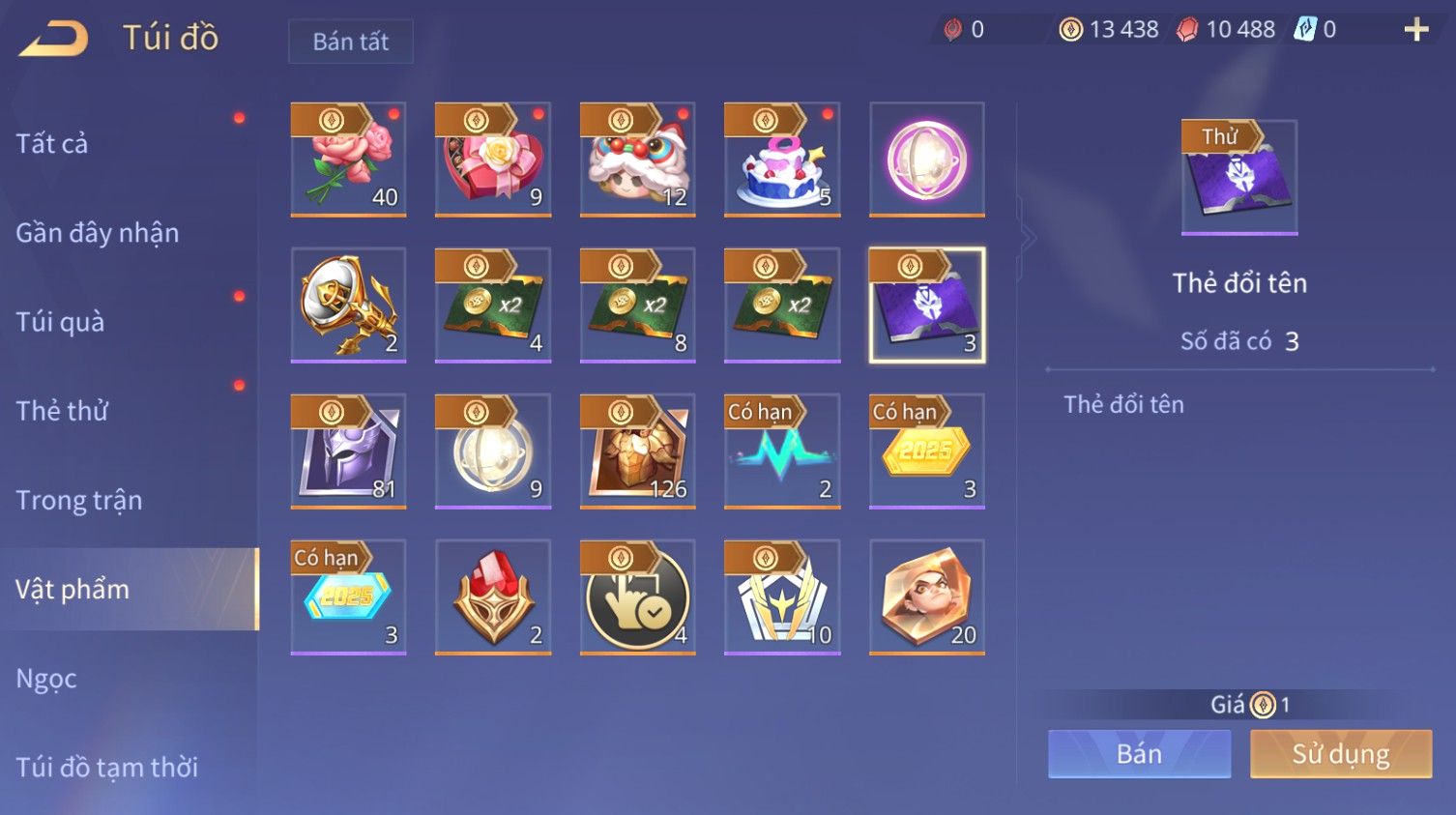Image resolution: width=1456 pixels, height=815 pixels.
Task: Open the Gần đây nhận tab
Action: pyautogui.click(x=97, y=233)
